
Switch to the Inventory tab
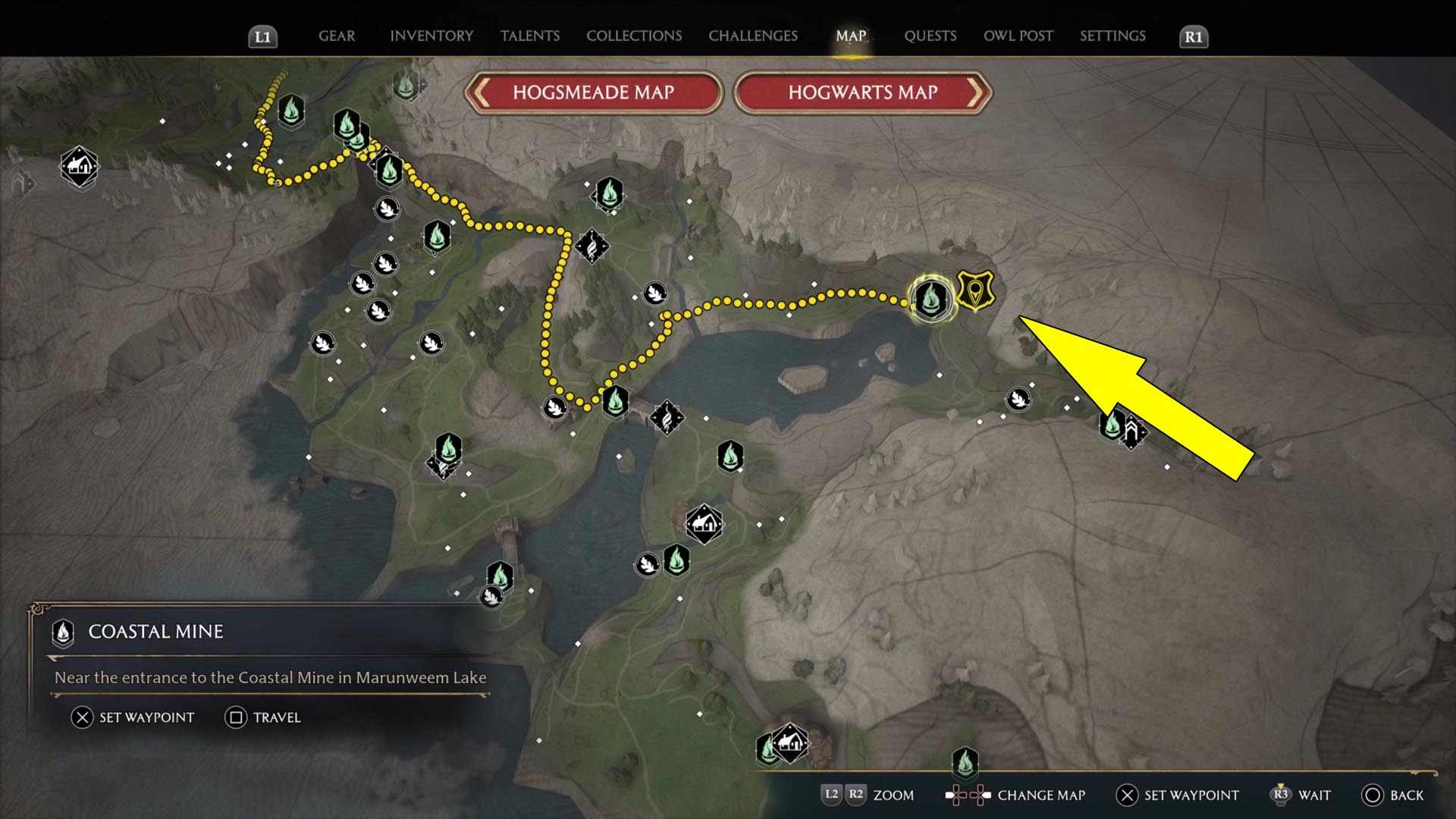[x=431, y=36]
